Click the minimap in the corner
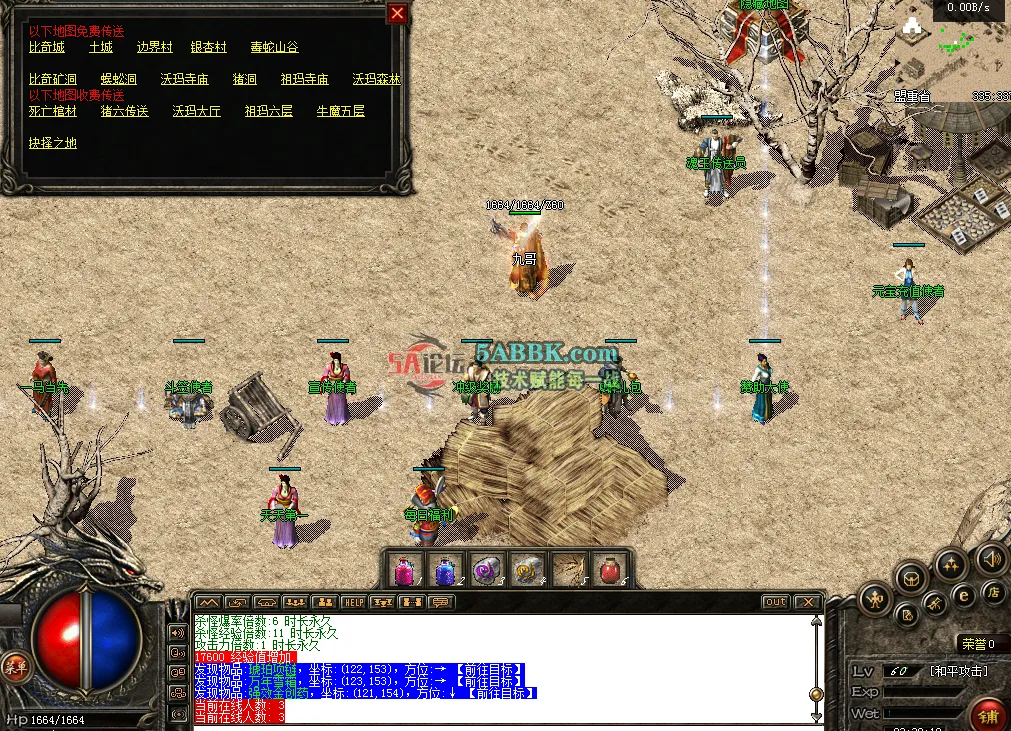The height and width of the screenshot is (731, 1011). point(953,45)
